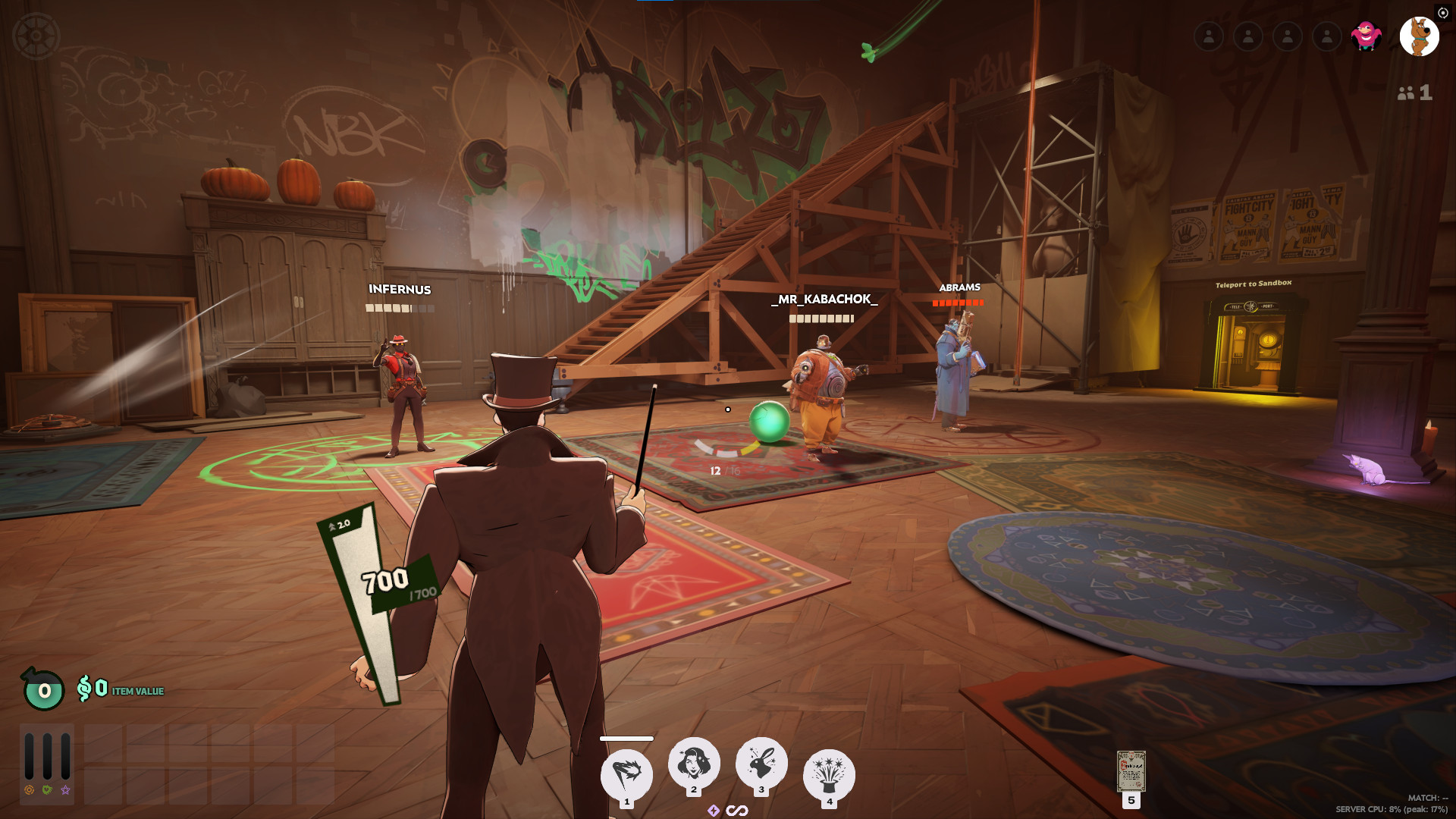
Task: Trigger the rabbit ability in slot 3
Action: (x=761, y=763)
